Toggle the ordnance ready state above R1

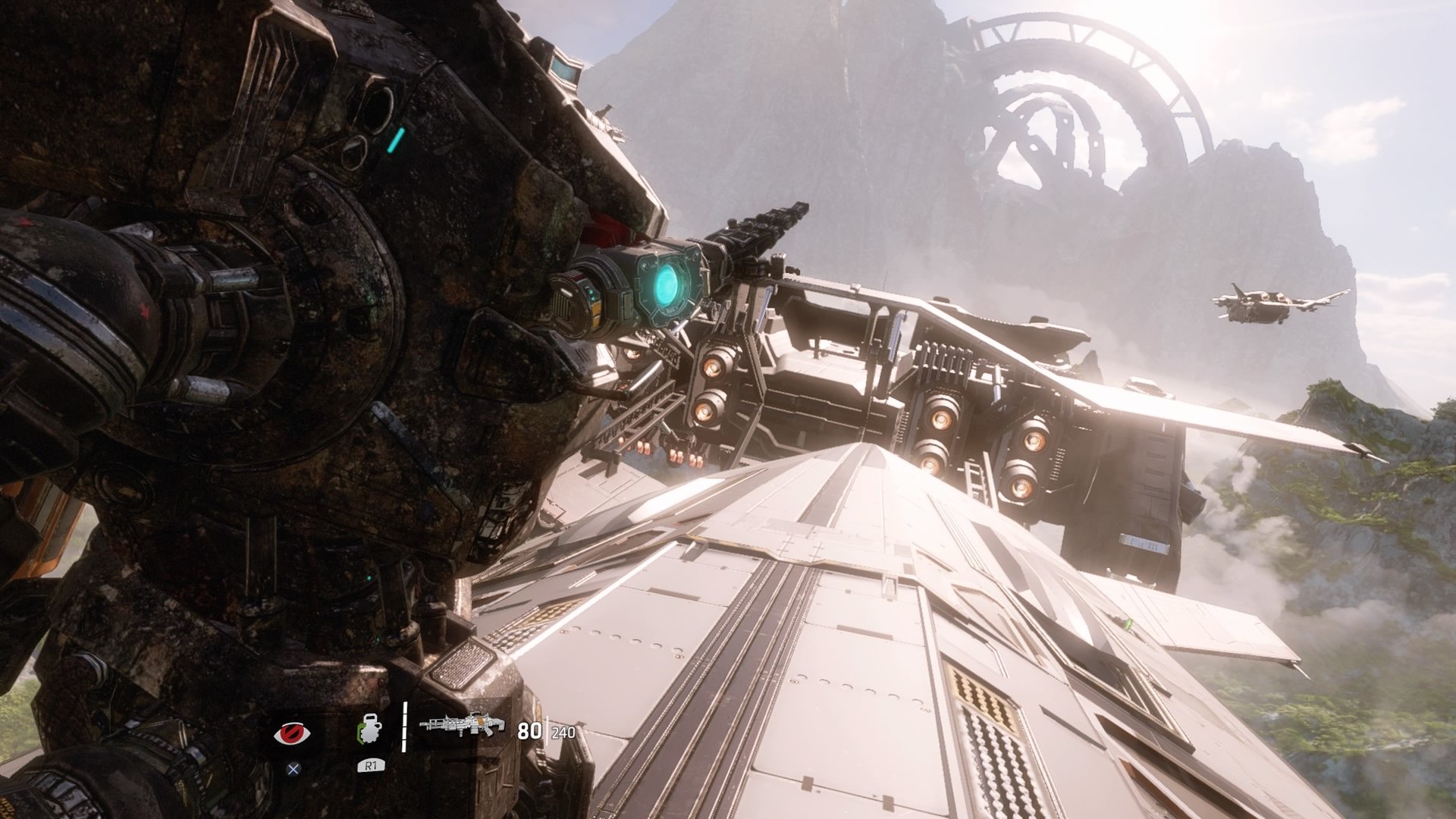click(x=369, y=728)
